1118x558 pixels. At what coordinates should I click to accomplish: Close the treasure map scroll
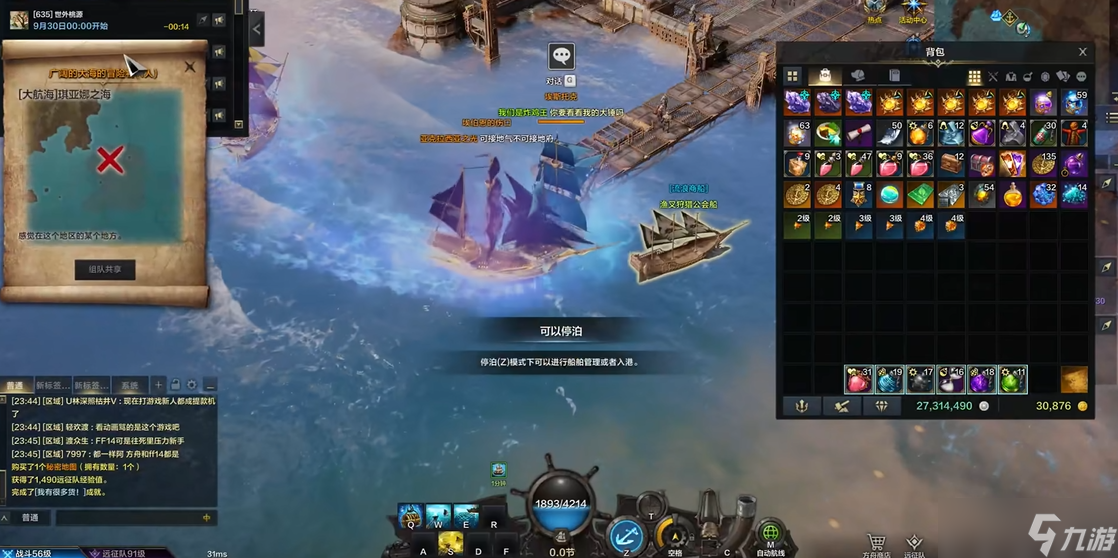(x=190, y=67)
